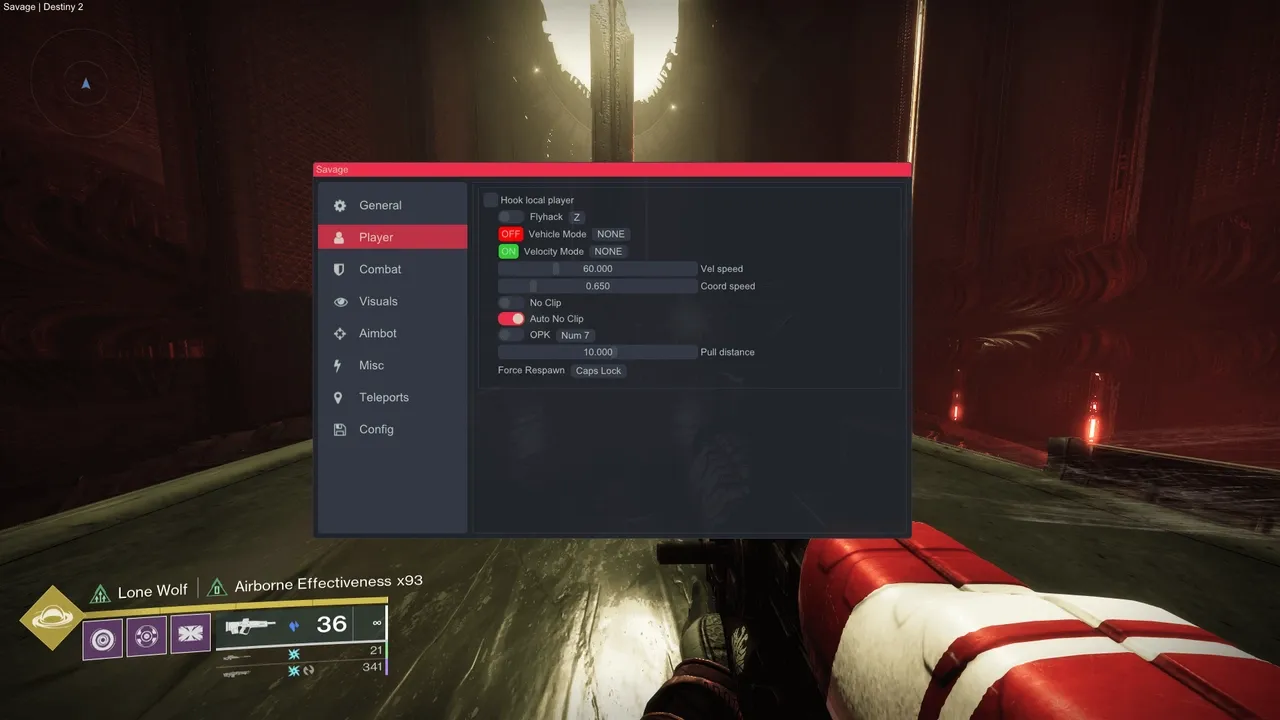The image size is (1280, 720).
Task: Click the Velocity Mode NONE keybind button
Action: [608, 251]
